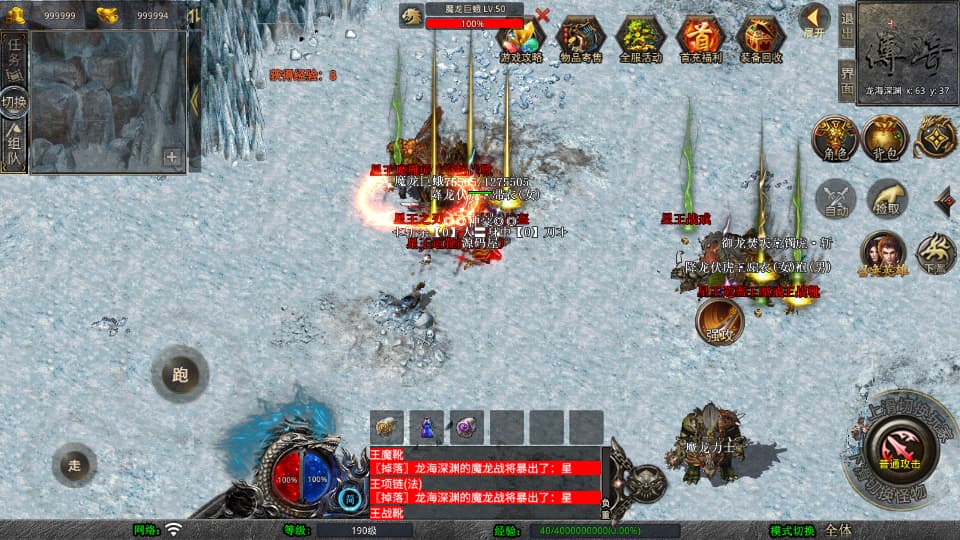Open the 角色 character sheet
The width and height of the screenshot is (960, 540).
[836, 138]
